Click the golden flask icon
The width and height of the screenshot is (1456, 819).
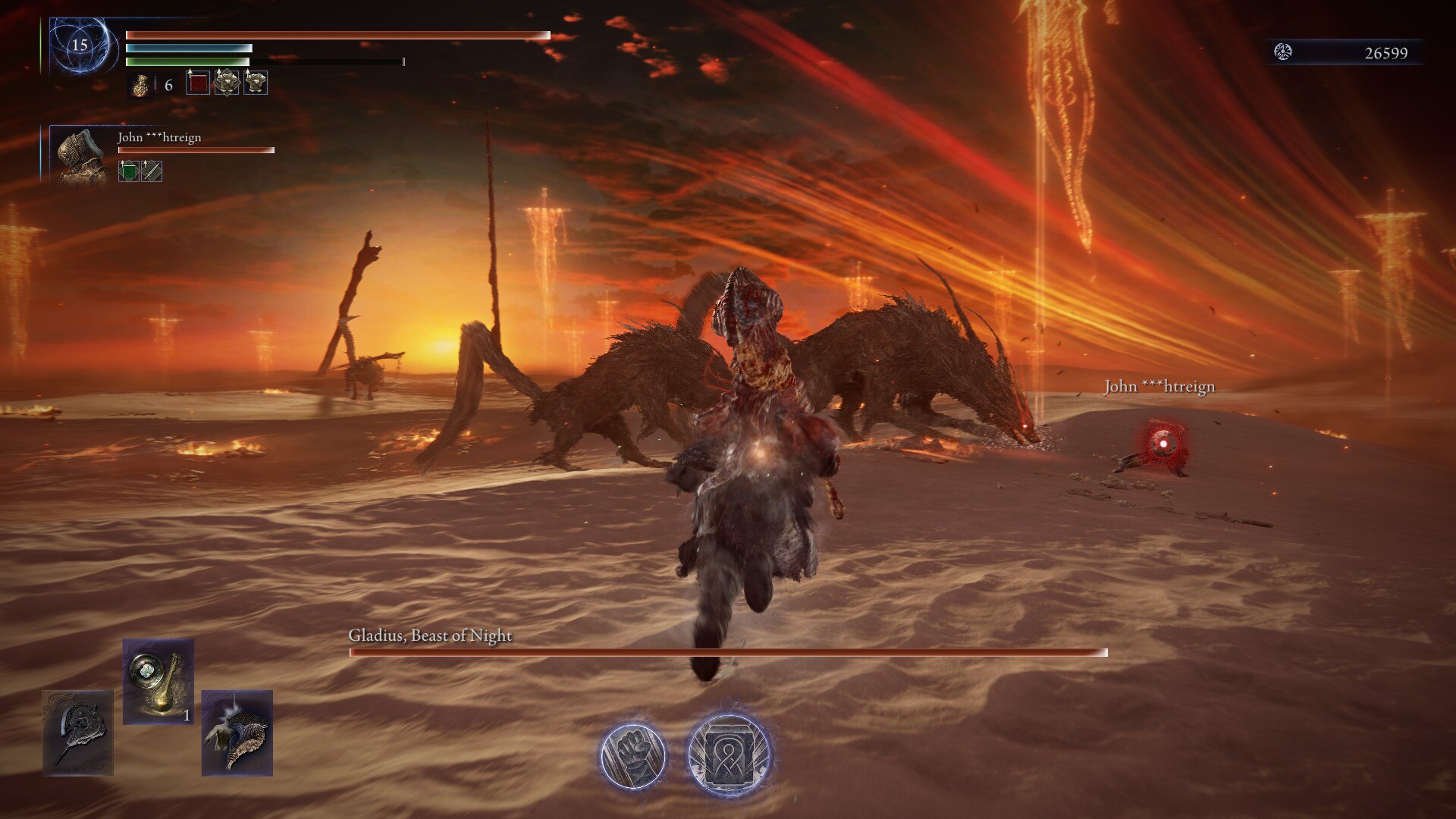tap(140, 85)
